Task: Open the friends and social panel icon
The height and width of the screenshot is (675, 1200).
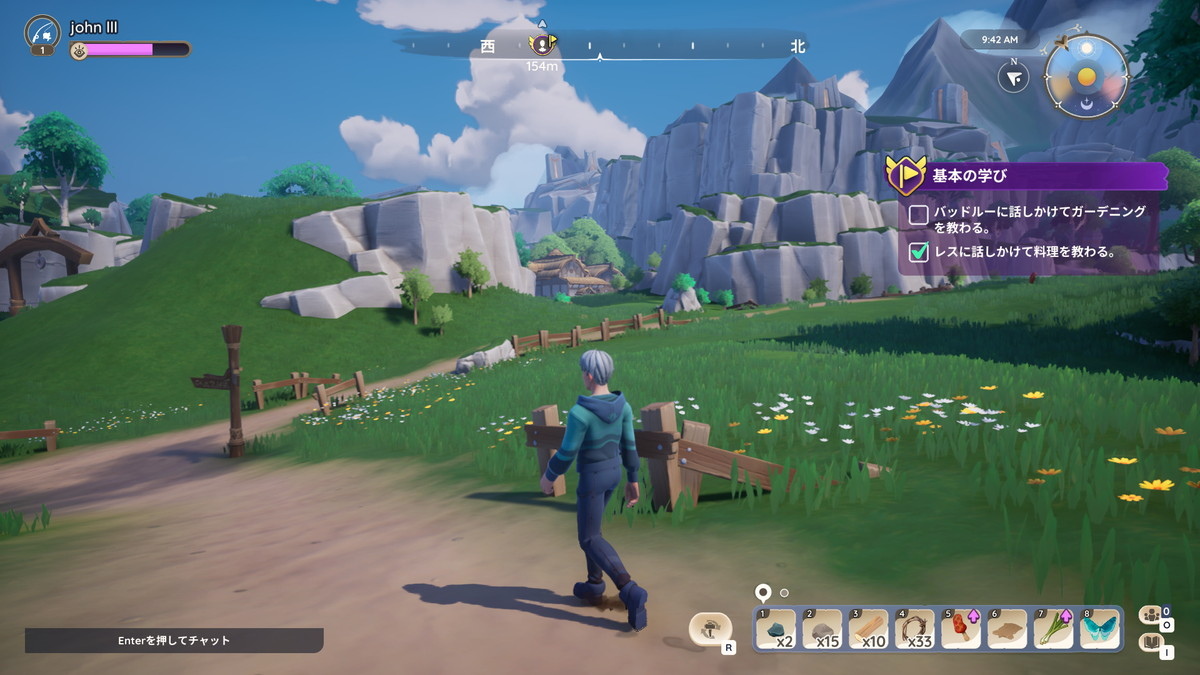Action: [1150, 615]
